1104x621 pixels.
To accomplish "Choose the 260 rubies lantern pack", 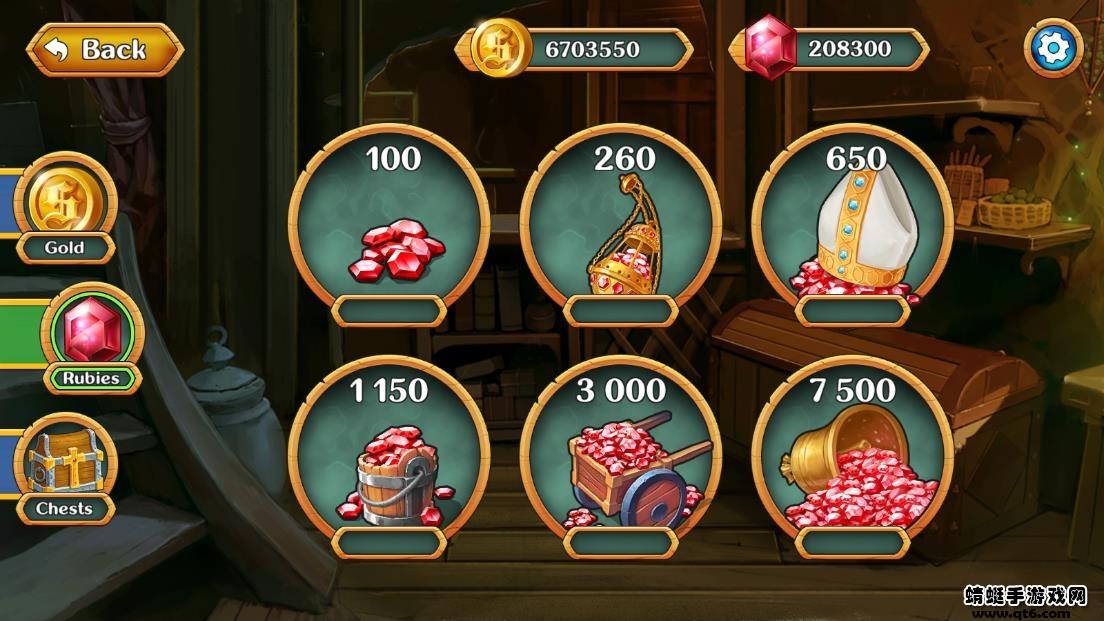I will point(621,232).
